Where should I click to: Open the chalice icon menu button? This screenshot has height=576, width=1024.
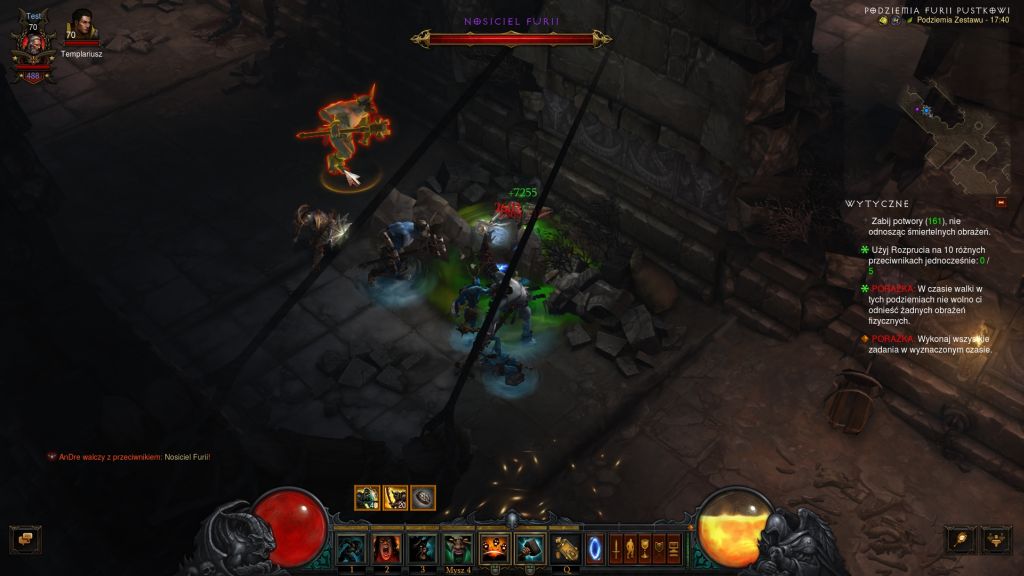[x=645, y=548]
